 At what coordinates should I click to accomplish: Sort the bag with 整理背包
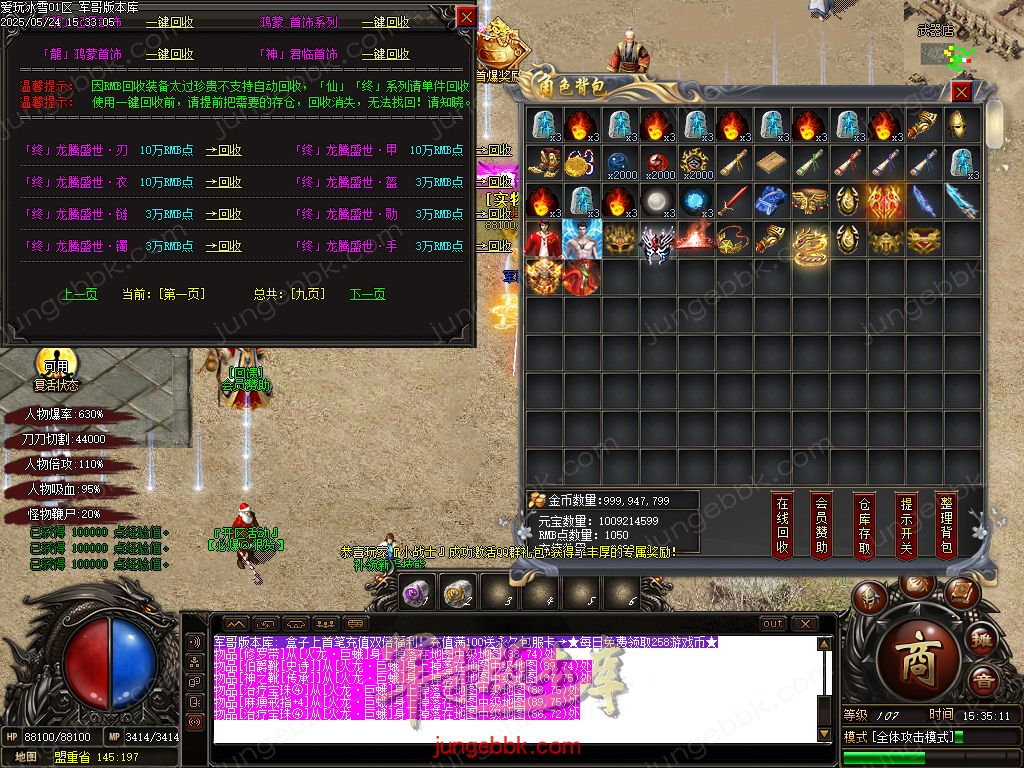pyautogui.click(x=946, y=525)
